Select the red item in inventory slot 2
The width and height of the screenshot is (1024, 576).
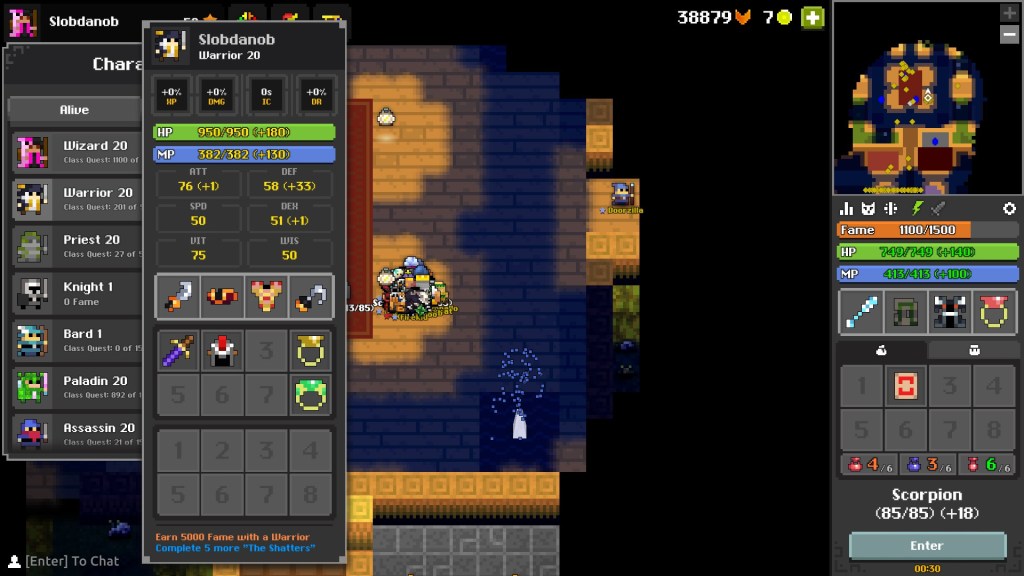point(905,386)
